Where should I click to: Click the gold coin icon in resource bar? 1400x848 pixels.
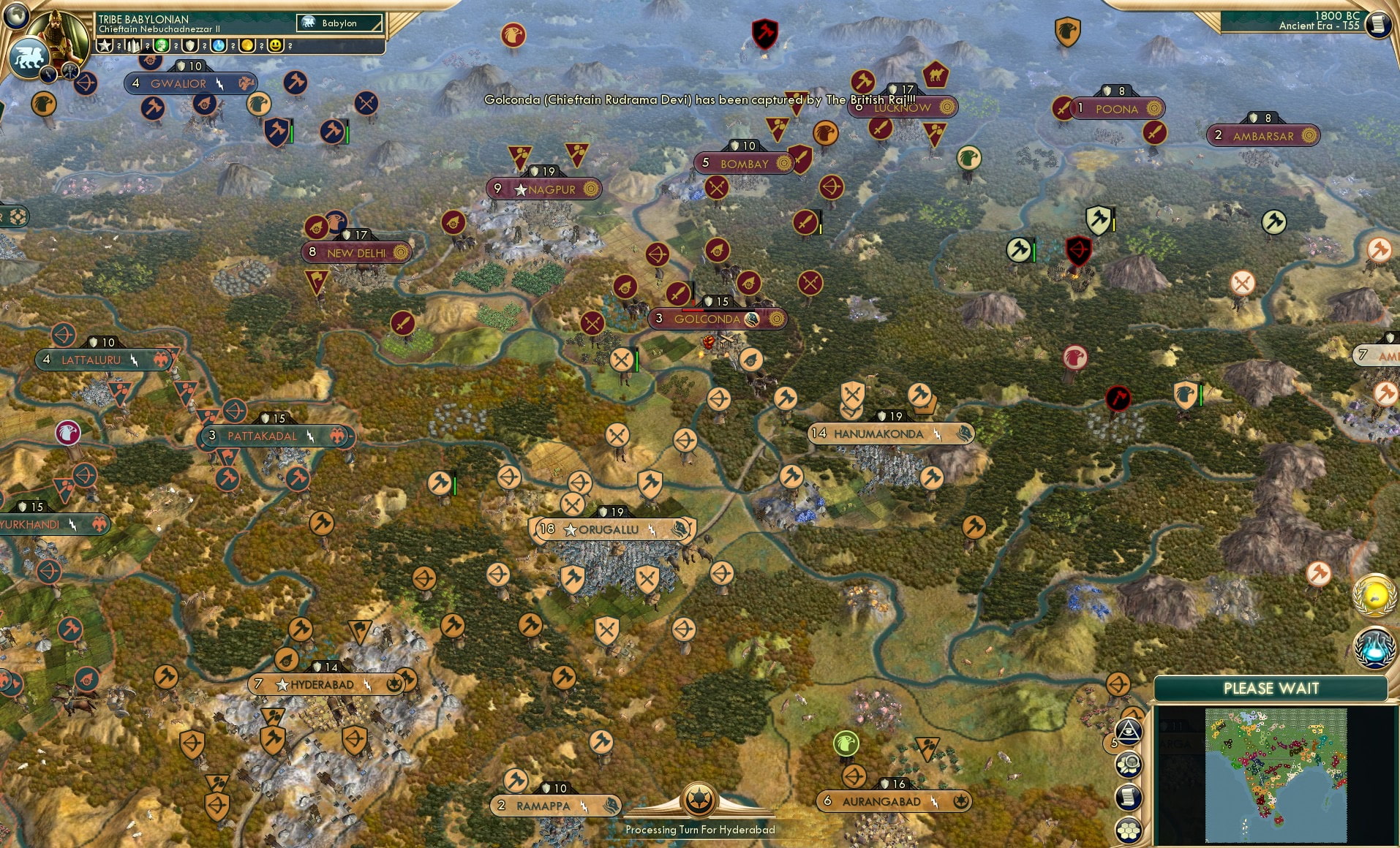(245, 46)
